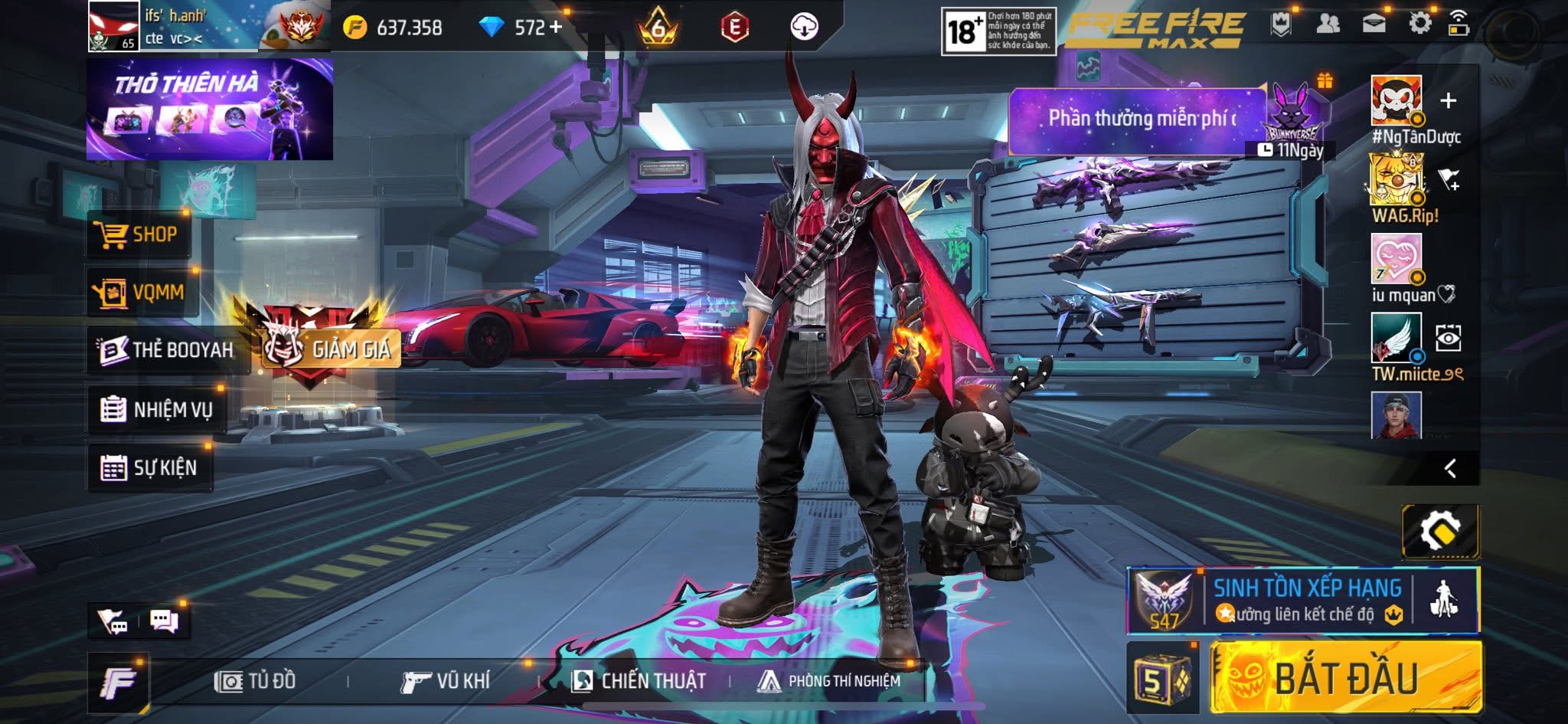The image size is (1568, 724).
Task: Open the NHIỆM VỤ missions menu
Action: [x=157, y=409]
